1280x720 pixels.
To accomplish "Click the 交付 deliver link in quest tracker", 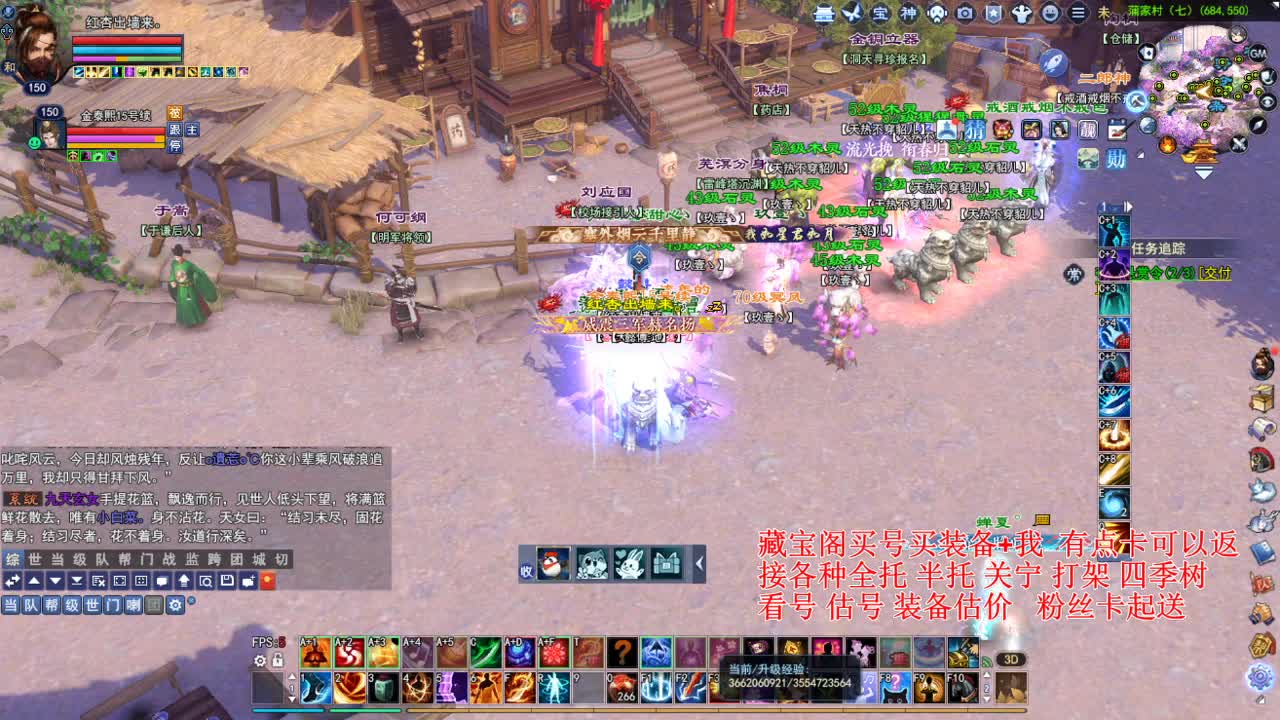I will click(x=1215, y=272).
